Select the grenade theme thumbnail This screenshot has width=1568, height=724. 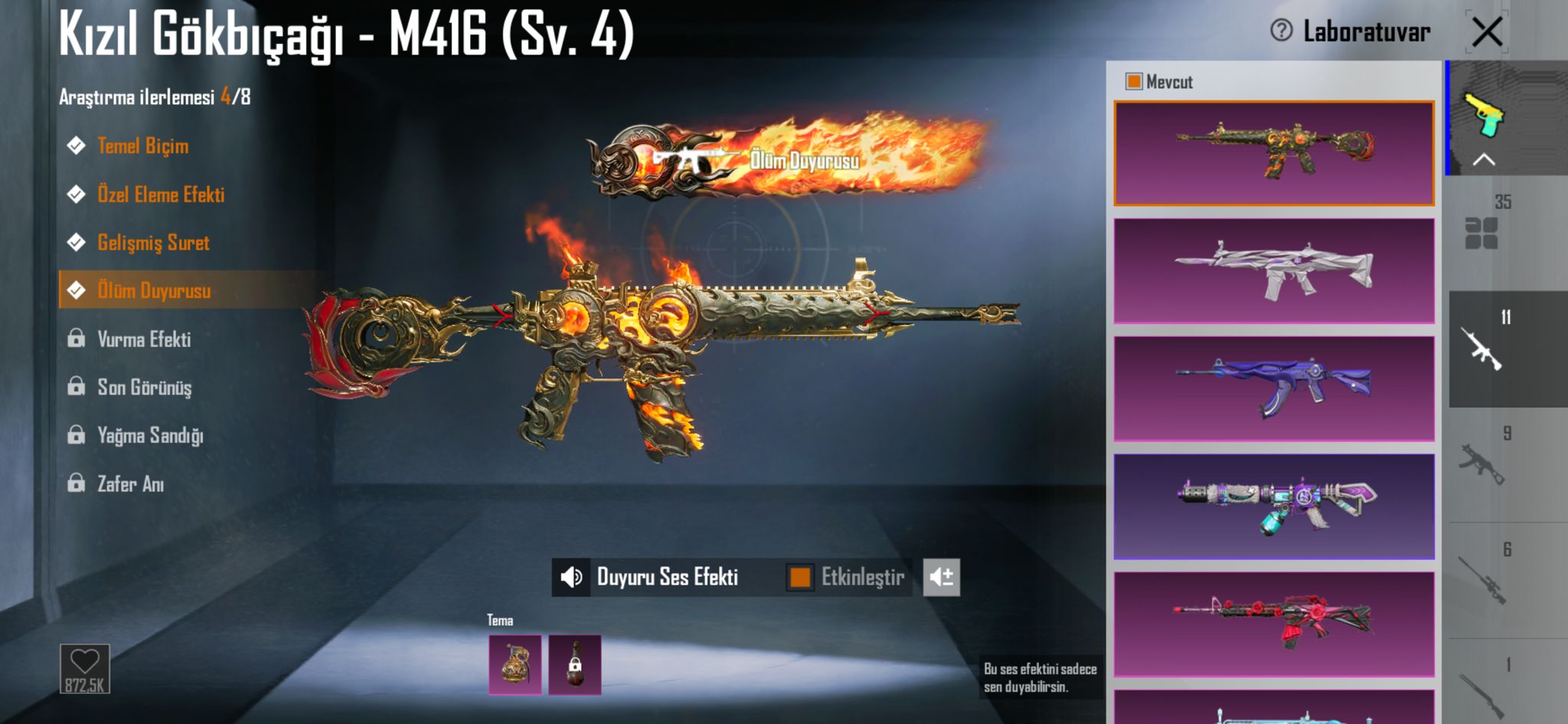(515, 664)
